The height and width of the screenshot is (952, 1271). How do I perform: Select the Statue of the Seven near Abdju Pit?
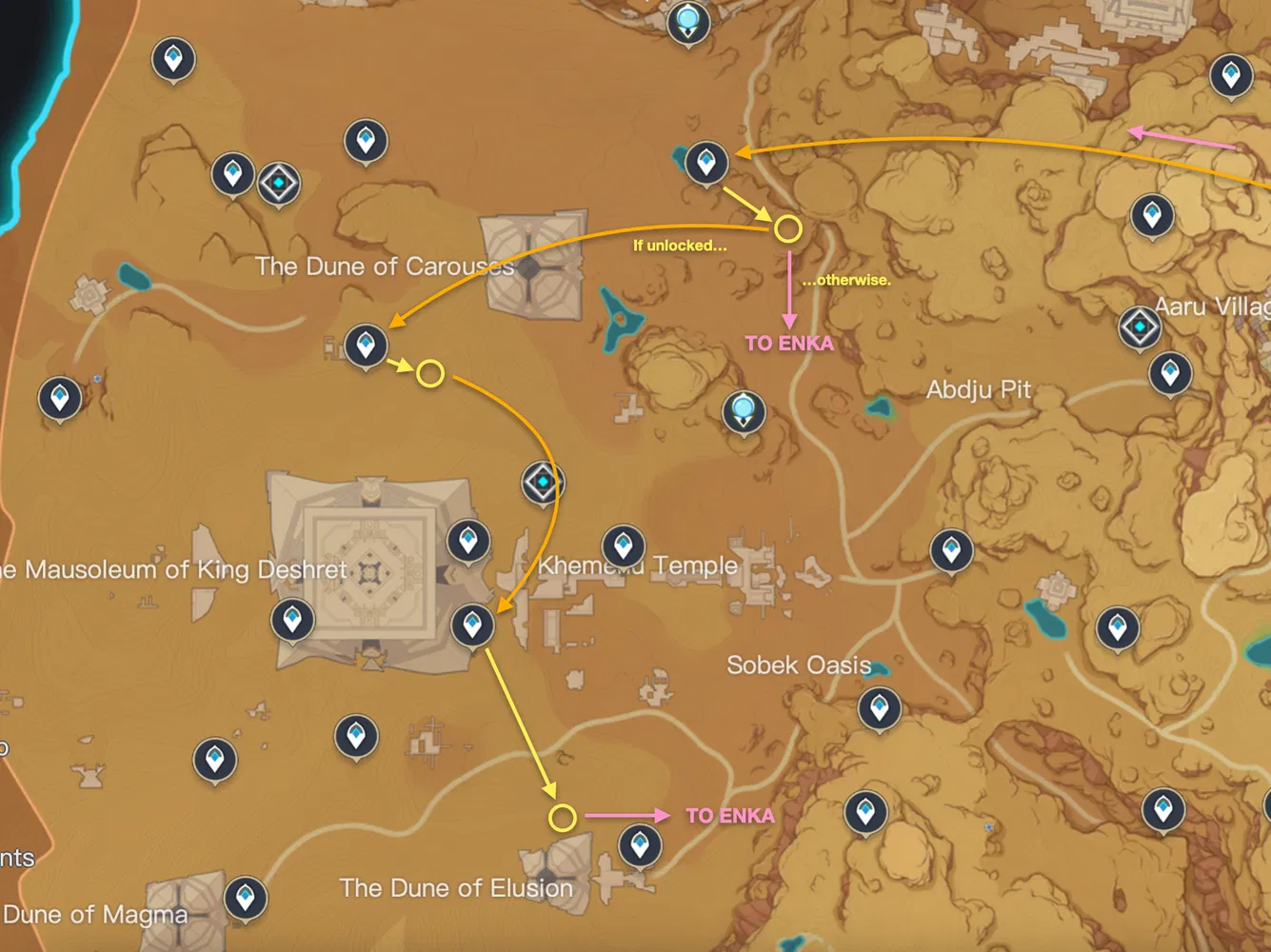pyautogui.click(x=744, y=409)
